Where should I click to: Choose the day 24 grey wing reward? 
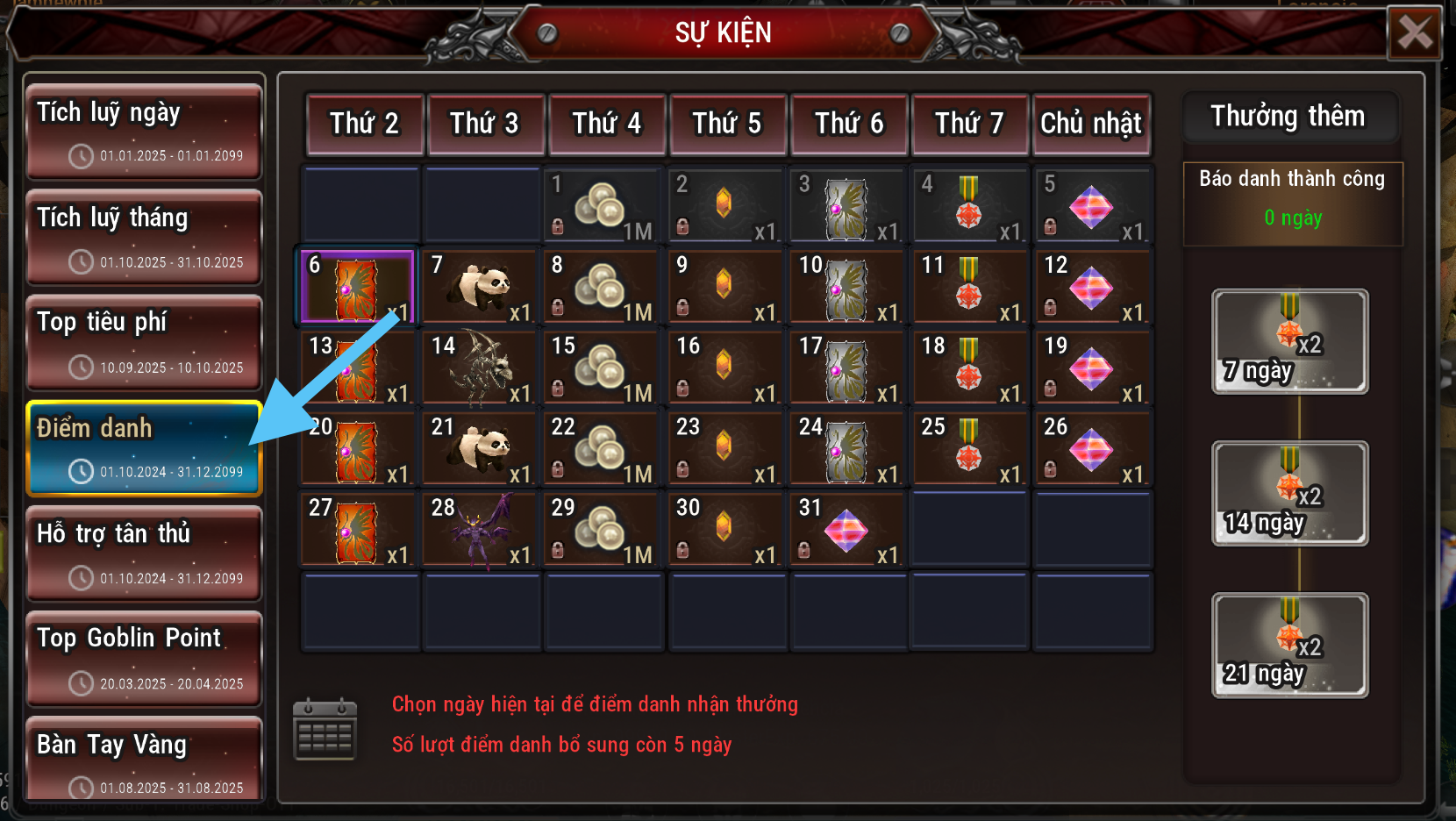tap(847, 449)
